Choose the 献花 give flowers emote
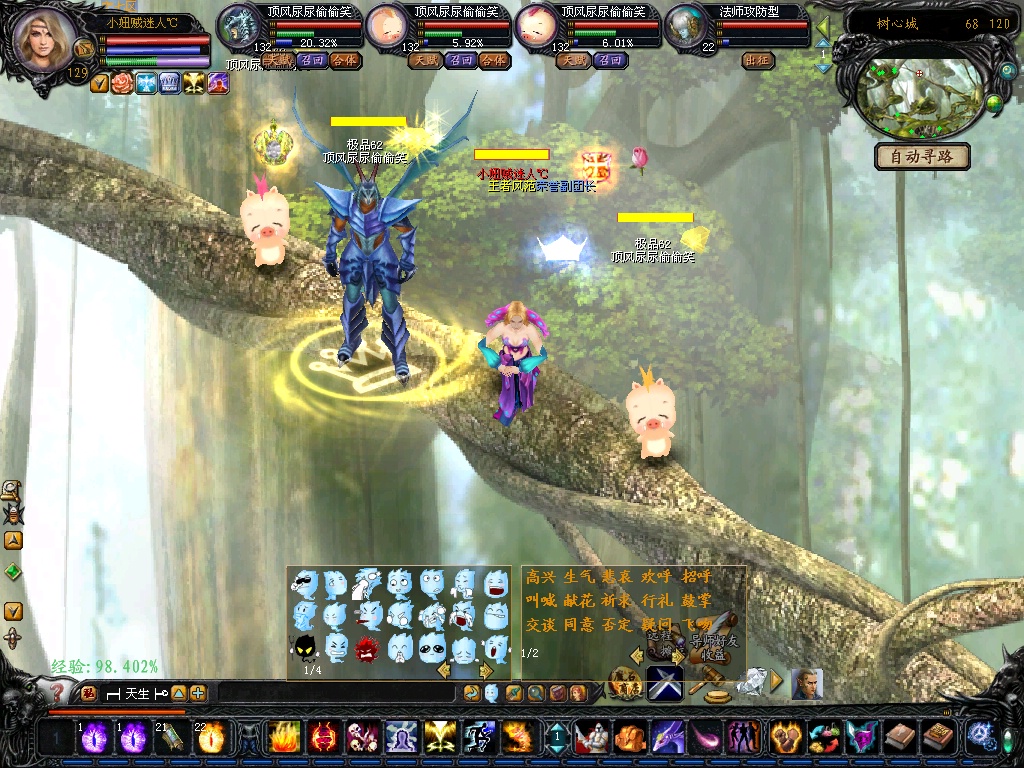Image resolution: width=1024 pixels, height=768 pixels. click(x=579, y=600)
